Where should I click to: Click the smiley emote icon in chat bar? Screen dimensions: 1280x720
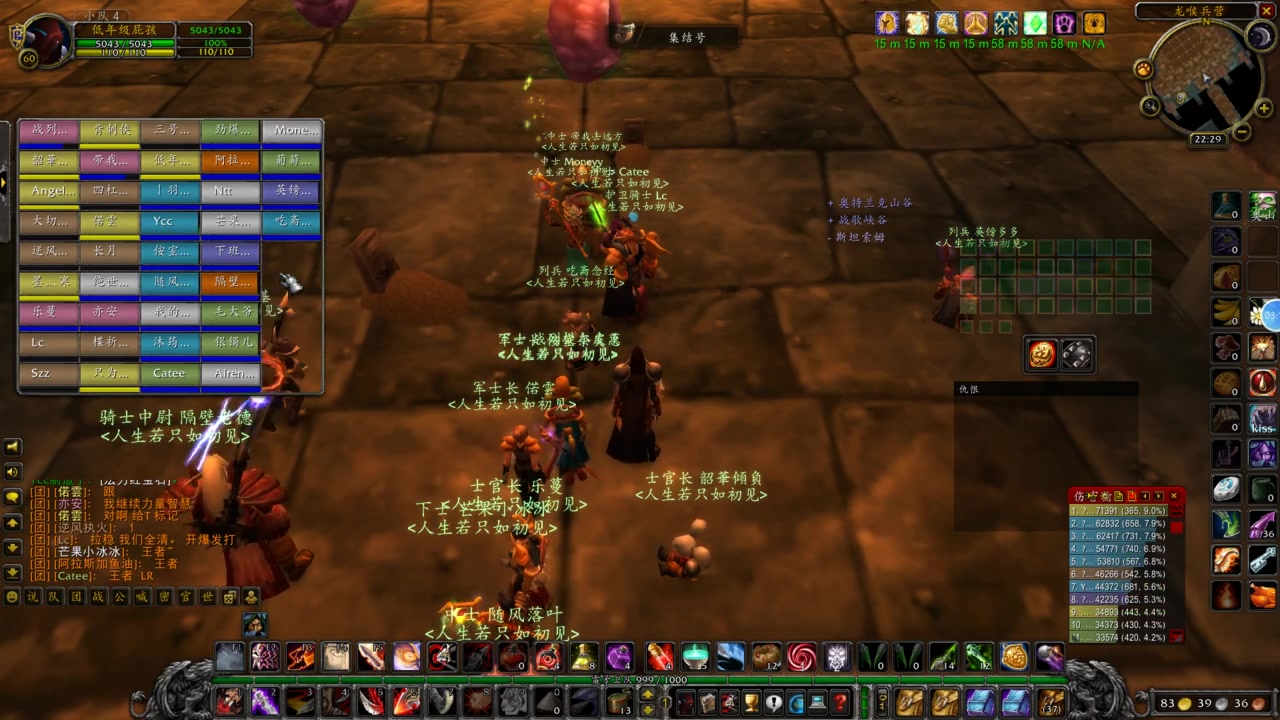pyautogui.click(x=12, y=598)
